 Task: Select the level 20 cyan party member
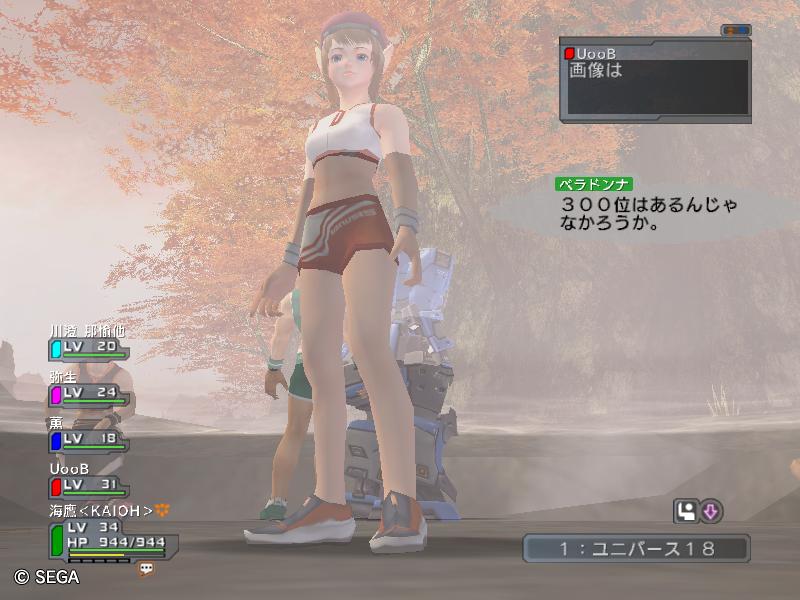point(88,347)
